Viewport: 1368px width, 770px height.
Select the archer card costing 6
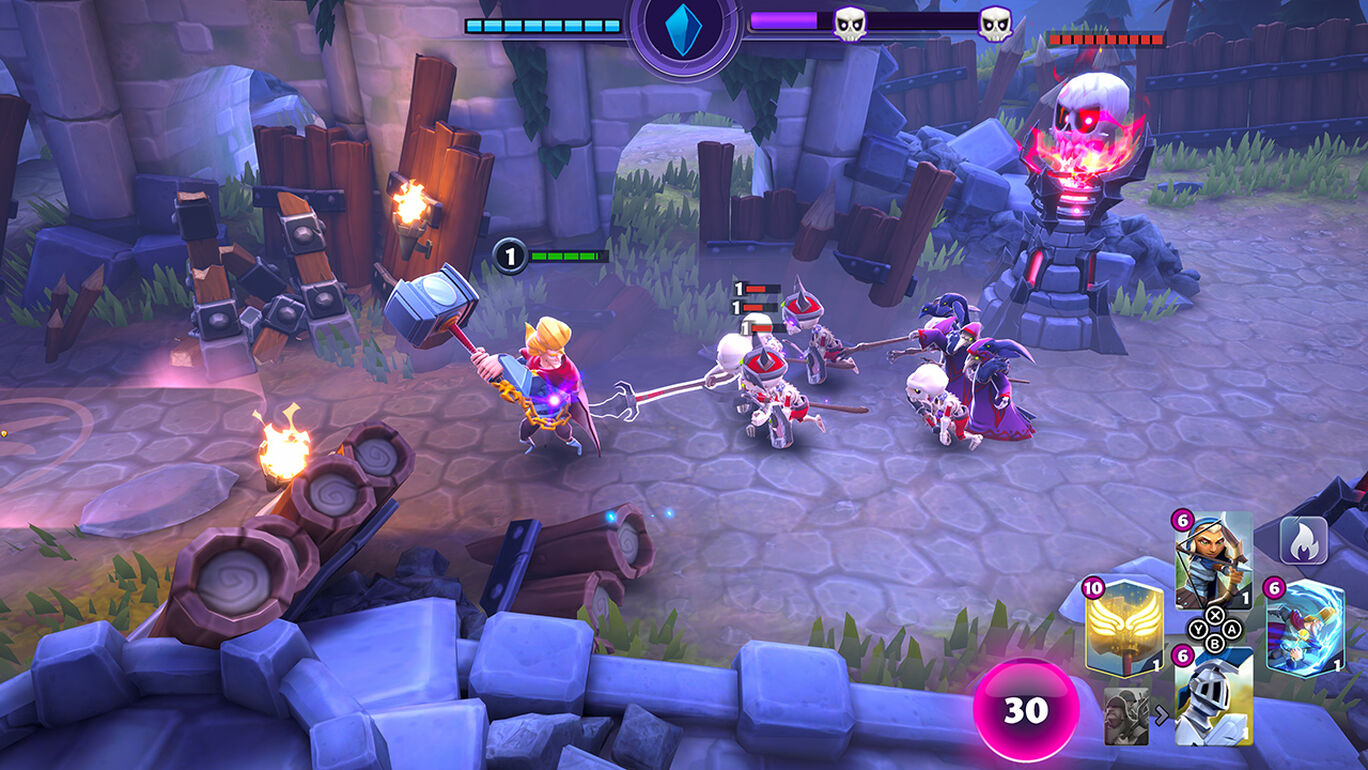tap(1213, 560)
